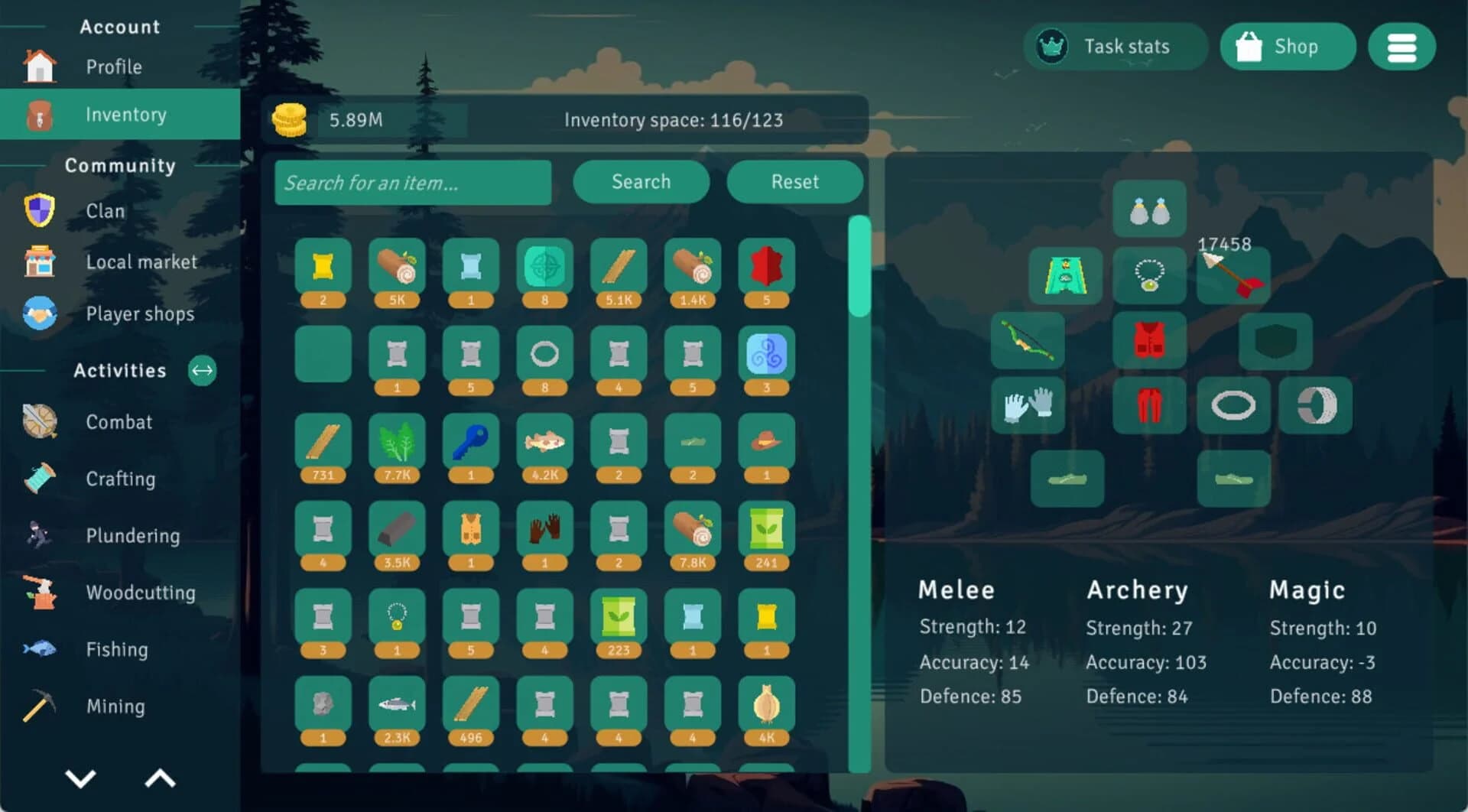
Task: Open the Combat activity
Action: point(119,421)
